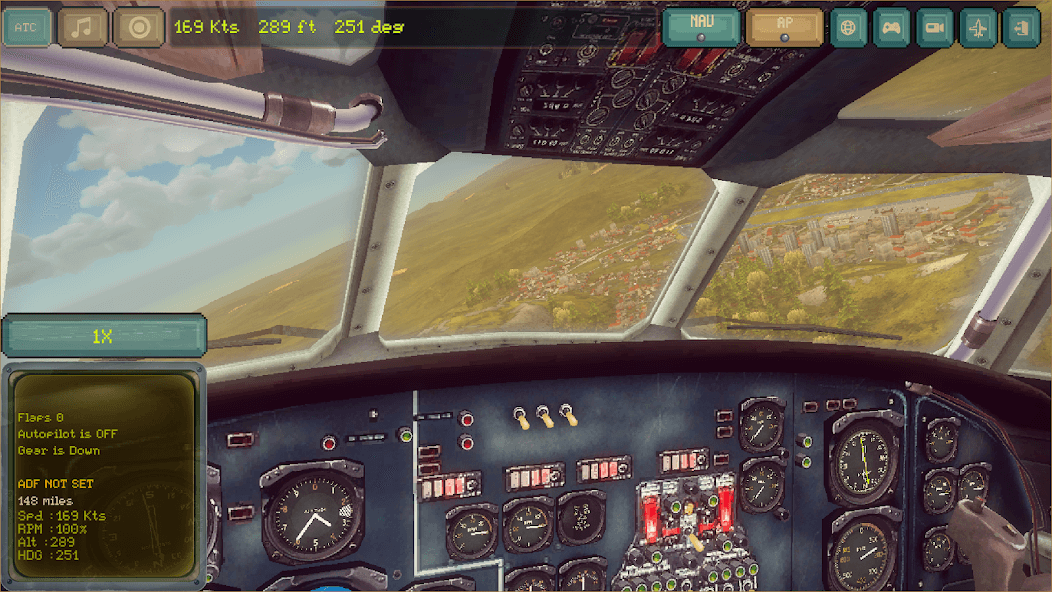Open the gamepad controls settings
This screenshot has height=592, width=1052.
pyautogui.click(x=892, y=27)
